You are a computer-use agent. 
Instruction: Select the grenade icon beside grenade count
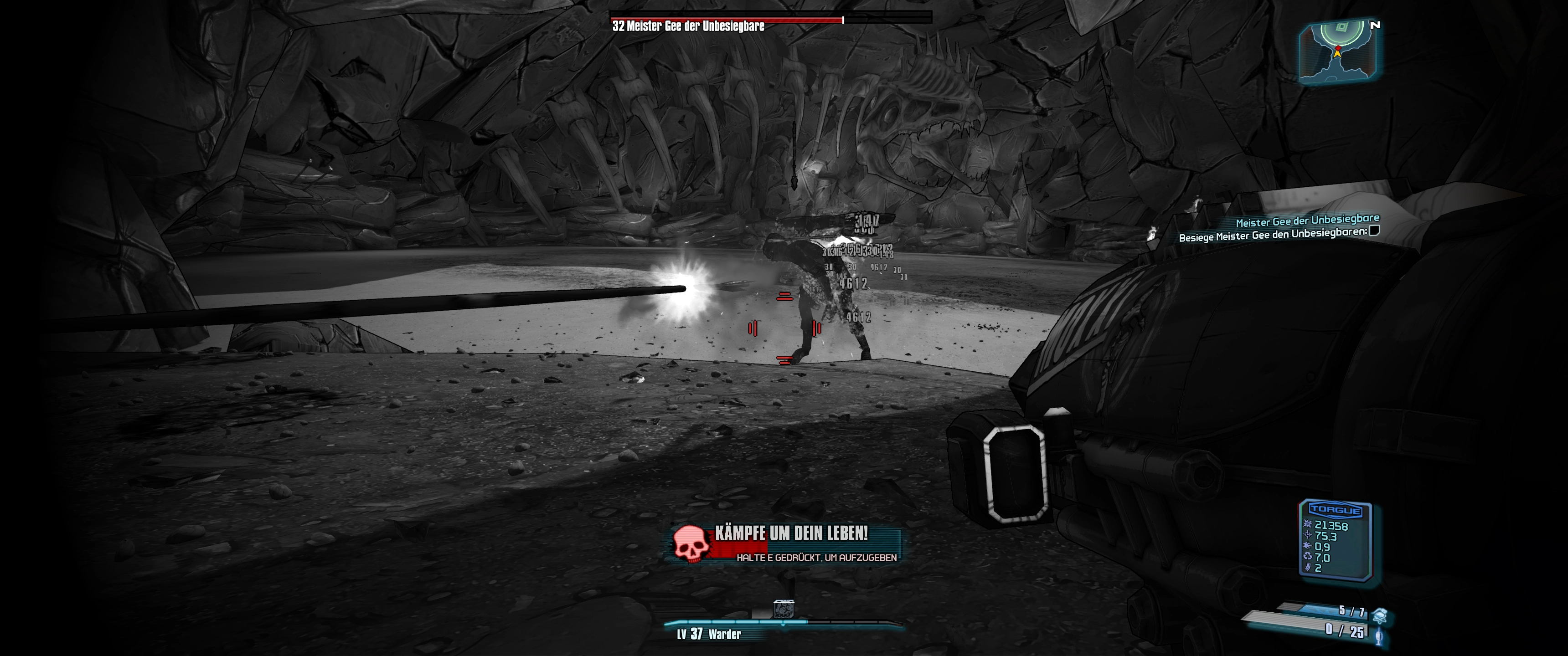[x=1379, y=615]
